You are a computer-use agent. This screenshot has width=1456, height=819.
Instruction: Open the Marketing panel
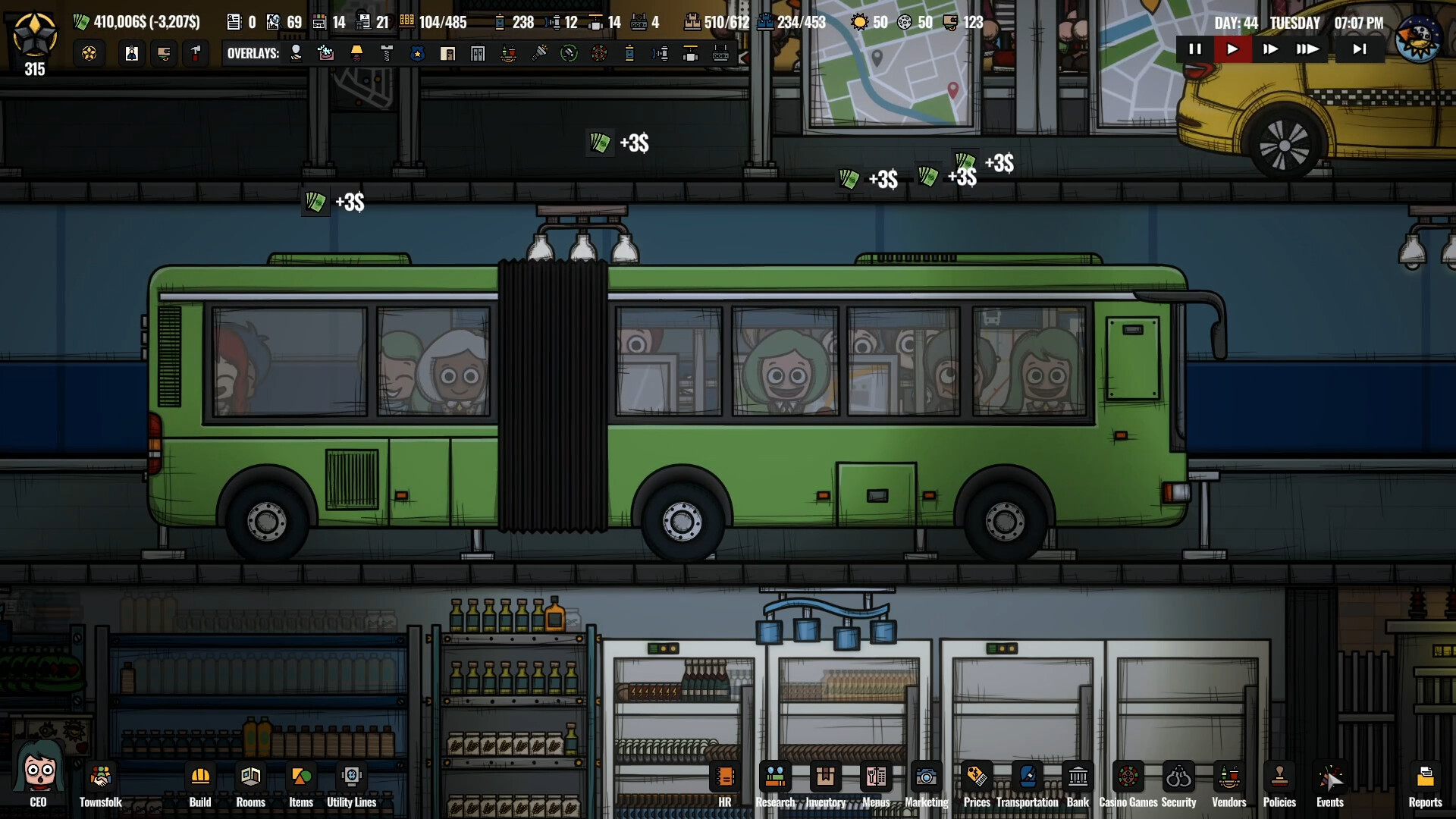(x=926, y=777)
